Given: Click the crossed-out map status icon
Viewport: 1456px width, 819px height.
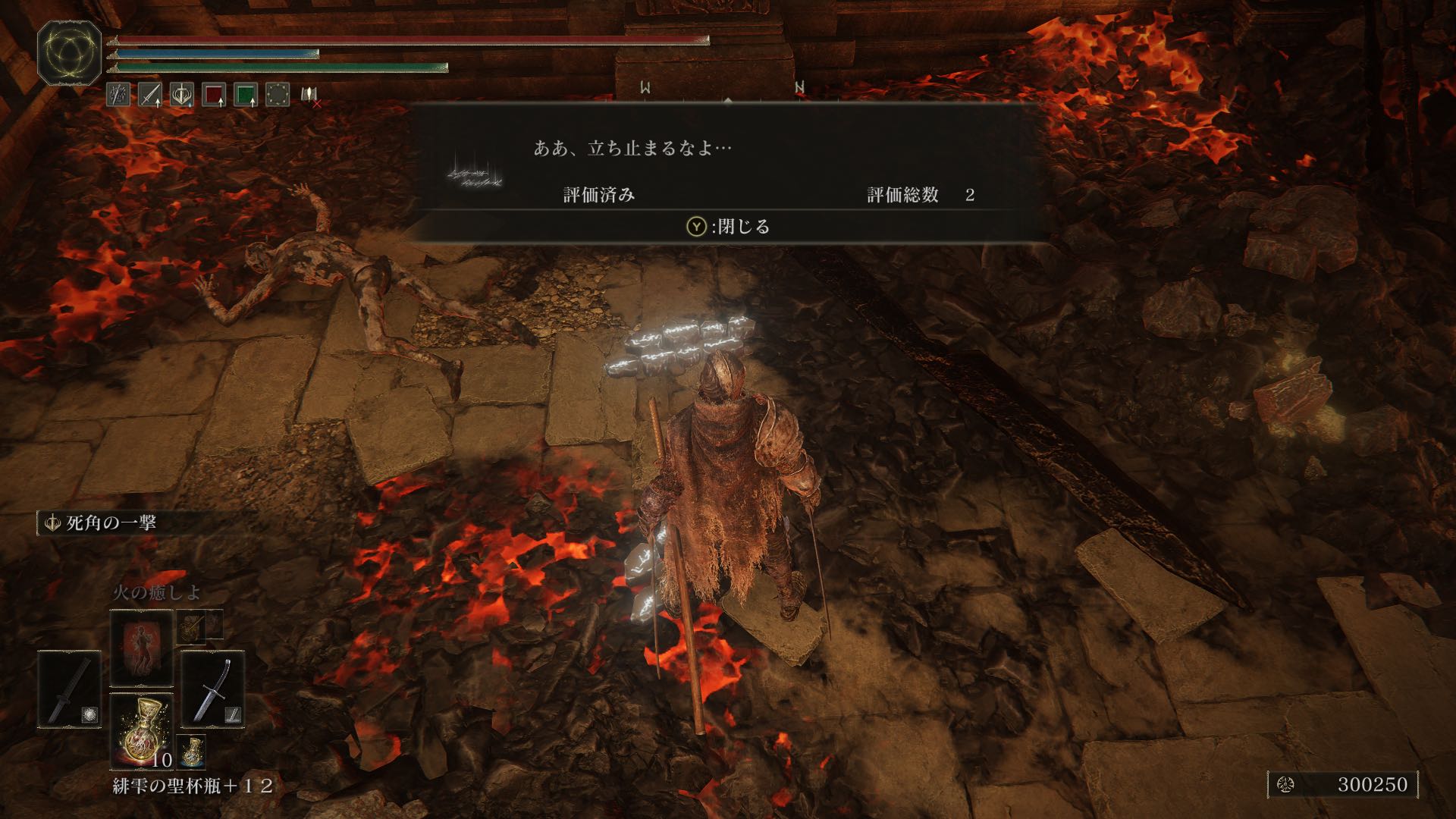Looking at the screenshot, I should [309, 95].
